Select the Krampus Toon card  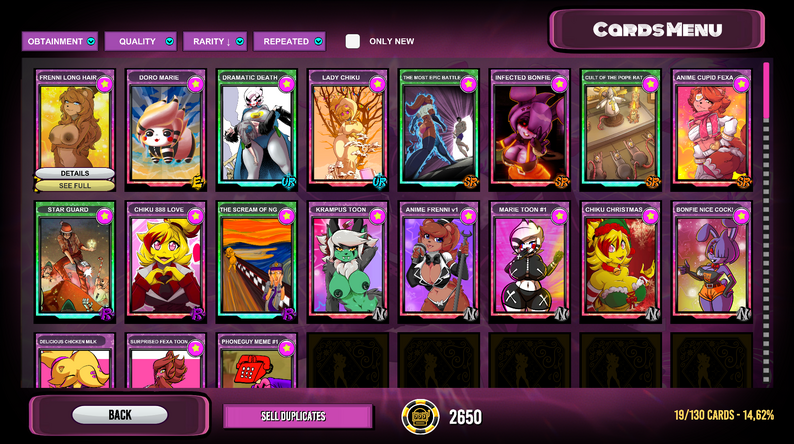pyautogui.click(x=348, y=262)
